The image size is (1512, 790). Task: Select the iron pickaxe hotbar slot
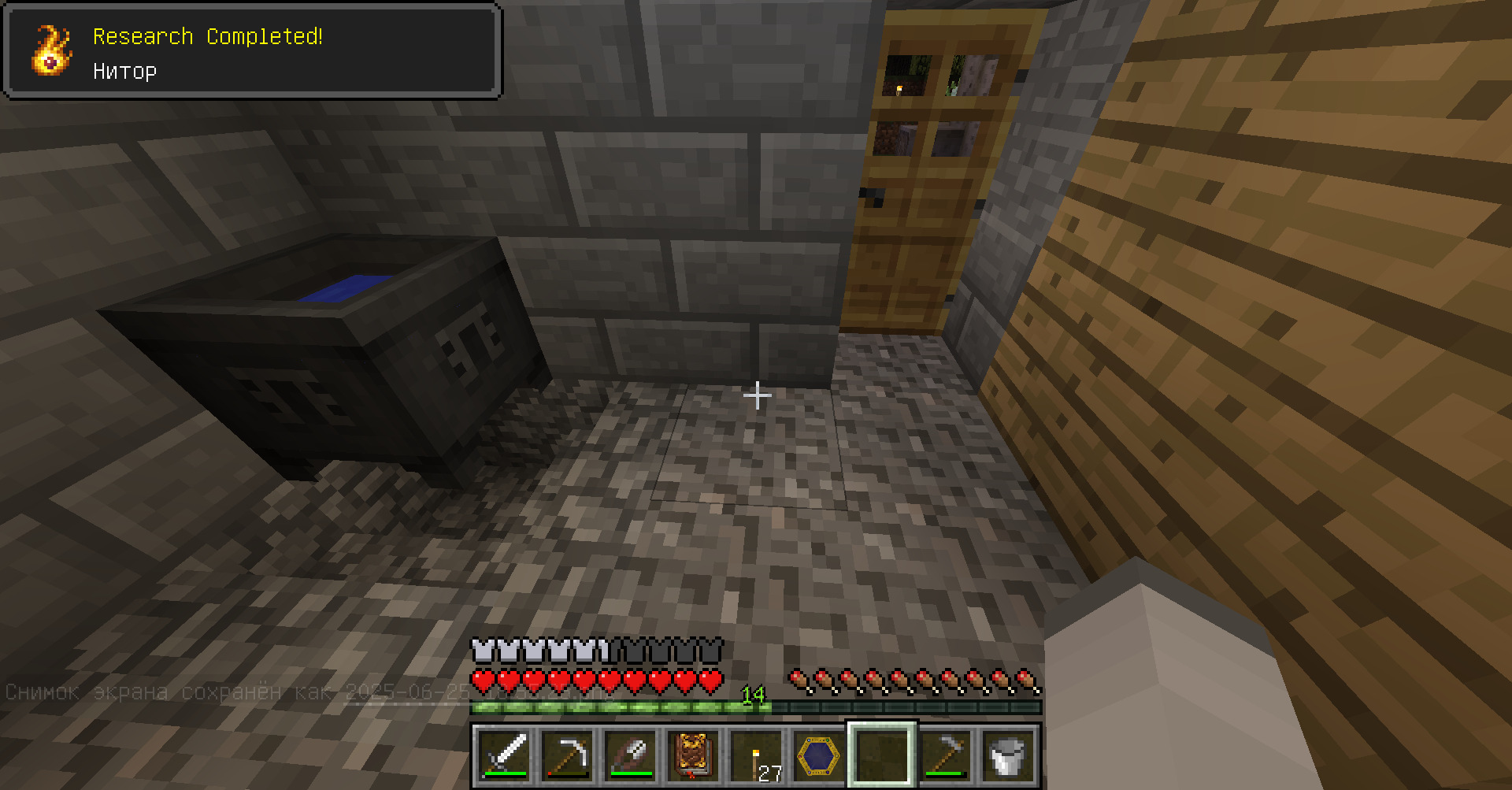click(567, 755)
